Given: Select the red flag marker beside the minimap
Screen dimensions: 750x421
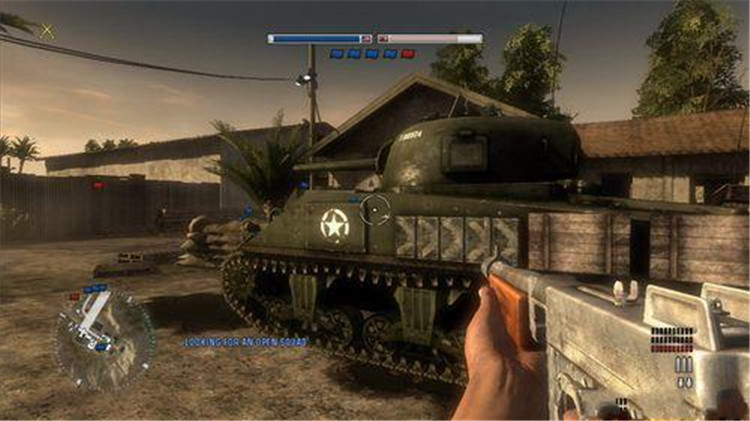Looking at the screenshot, I should tap(76, 295).
